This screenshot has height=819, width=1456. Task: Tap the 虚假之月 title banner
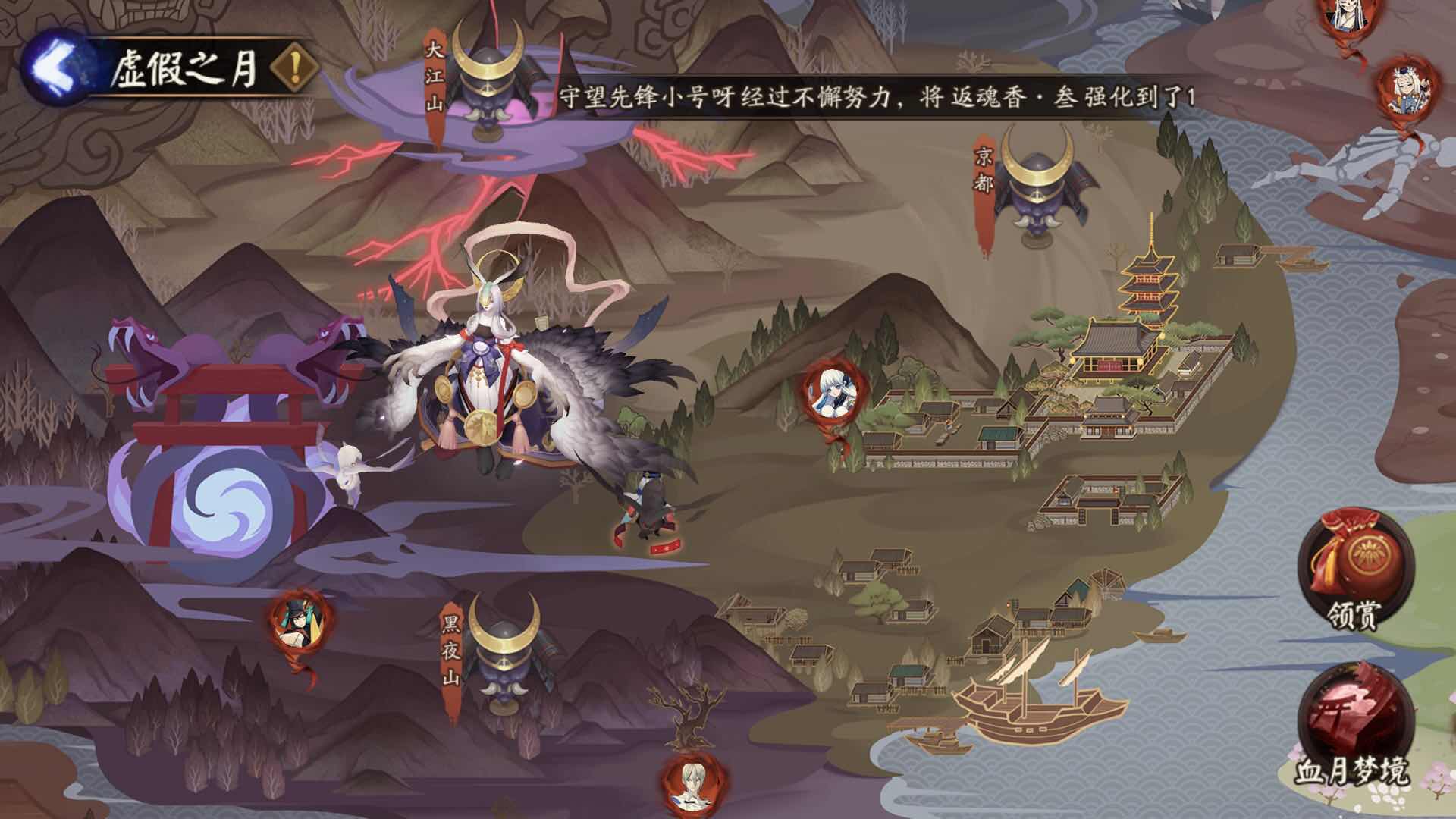tap(186, 68)
